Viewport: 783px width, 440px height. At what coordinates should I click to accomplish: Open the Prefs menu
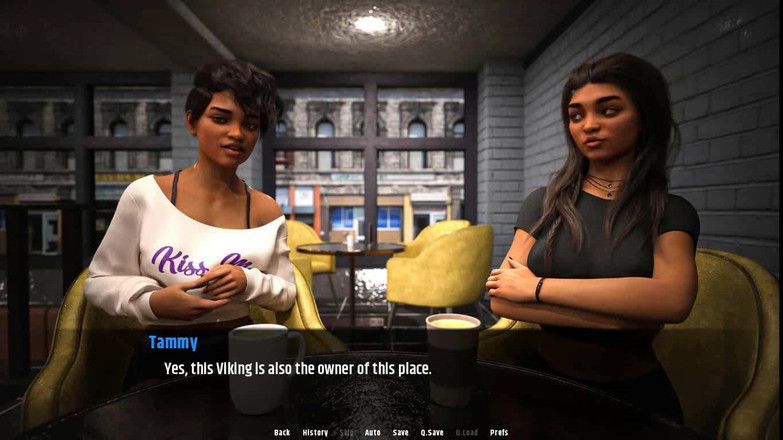tap(499, 433)
